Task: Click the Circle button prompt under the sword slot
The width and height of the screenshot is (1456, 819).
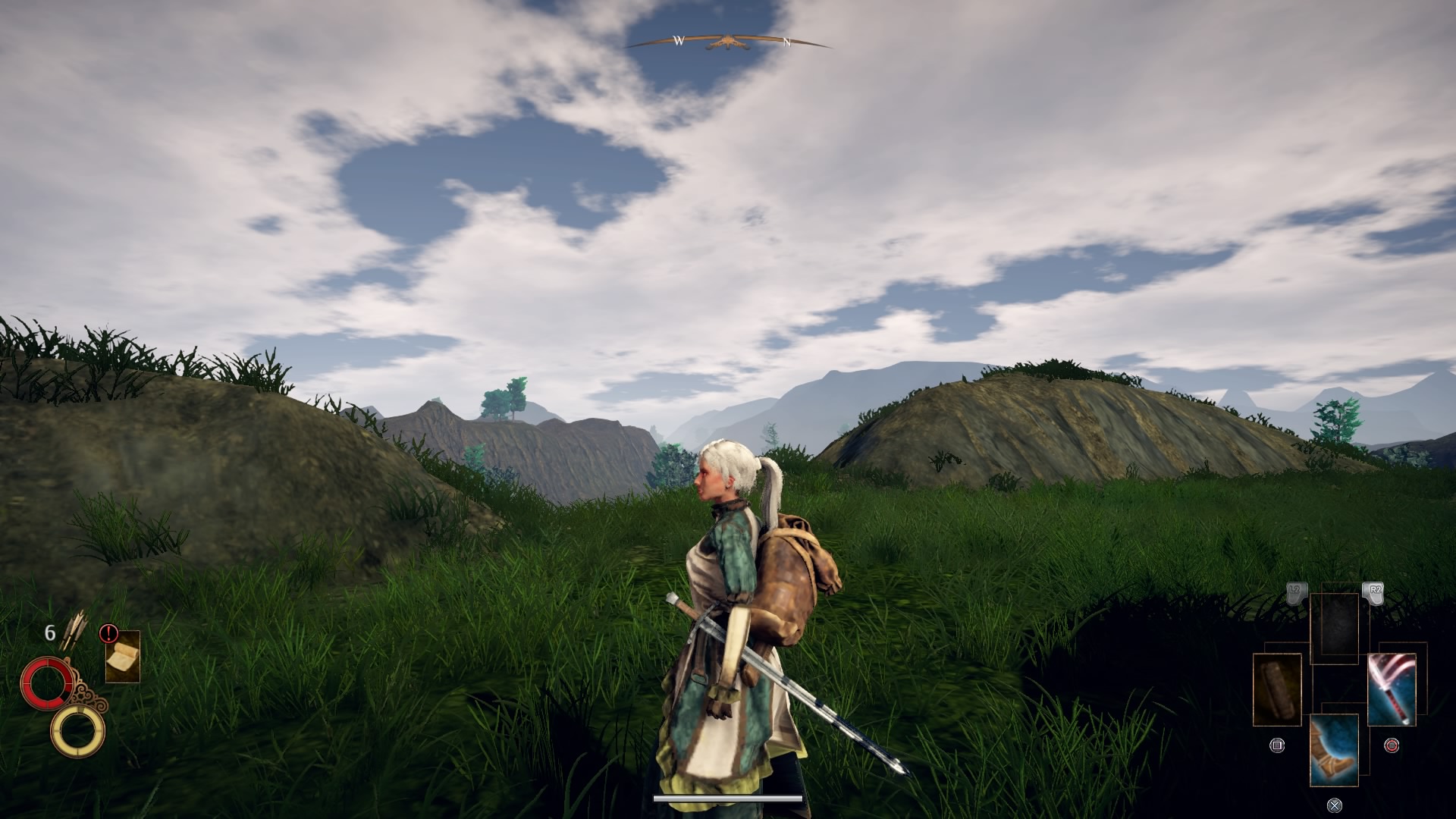Action: (x=1392, y=745)
